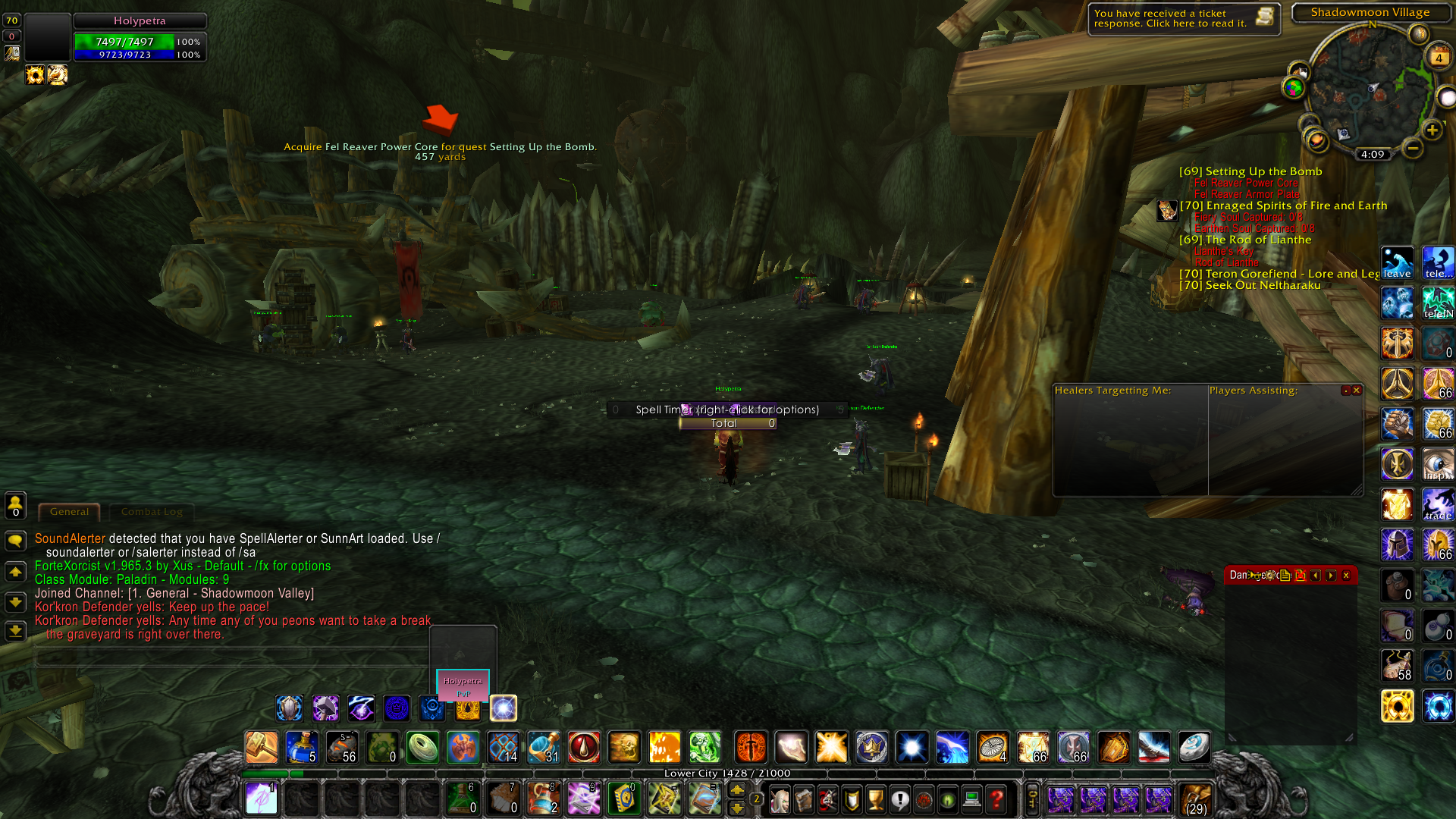Open the backpack showing 29 free slots
Screen dimensions: 1456x819
click(x=1196, y=799)
